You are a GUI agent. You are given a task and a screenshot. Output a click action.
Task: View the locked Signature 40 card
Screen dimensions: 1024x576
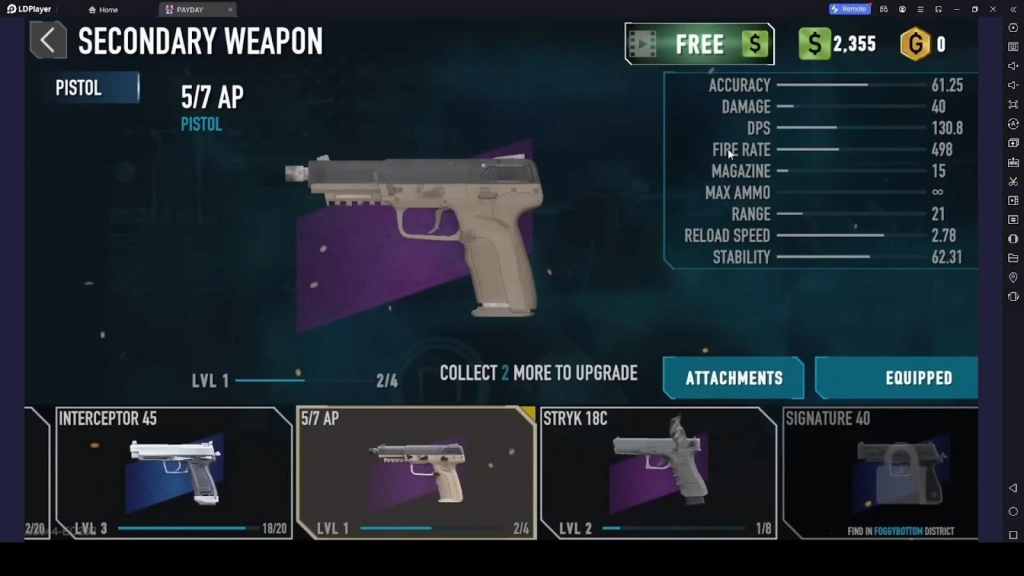click(880, 472)
